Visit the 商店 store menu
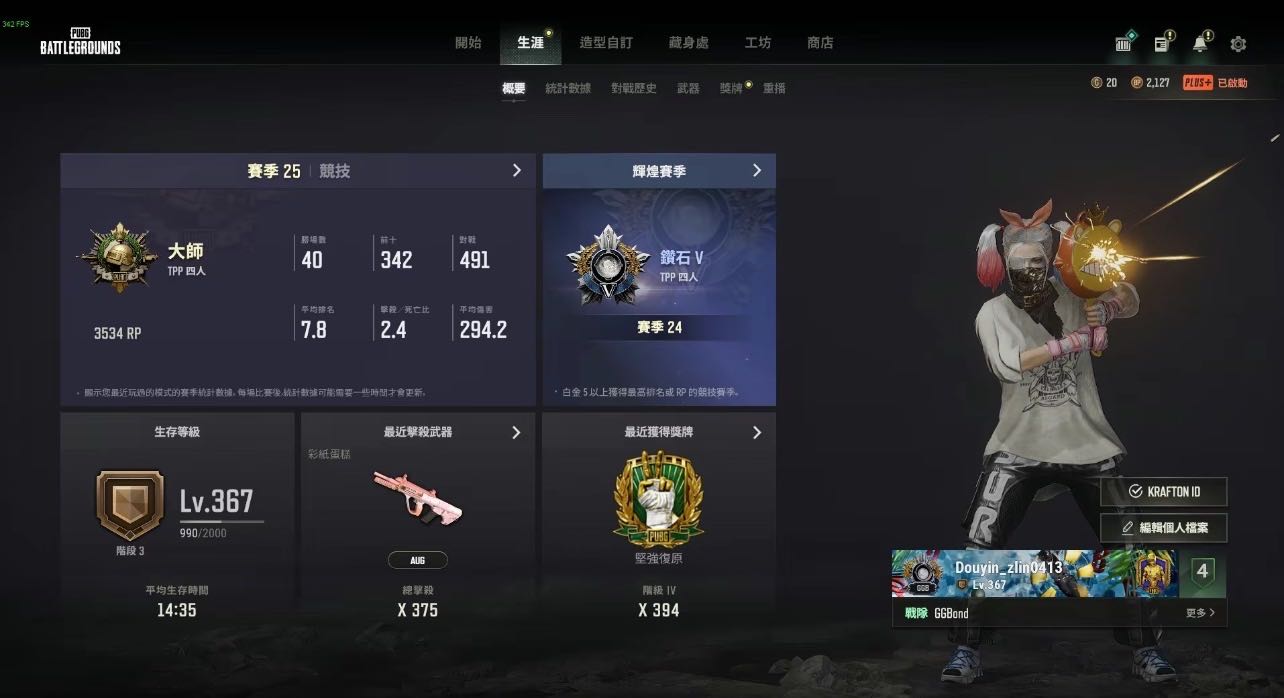The image size is (1284, 698). tap(820, 43)
